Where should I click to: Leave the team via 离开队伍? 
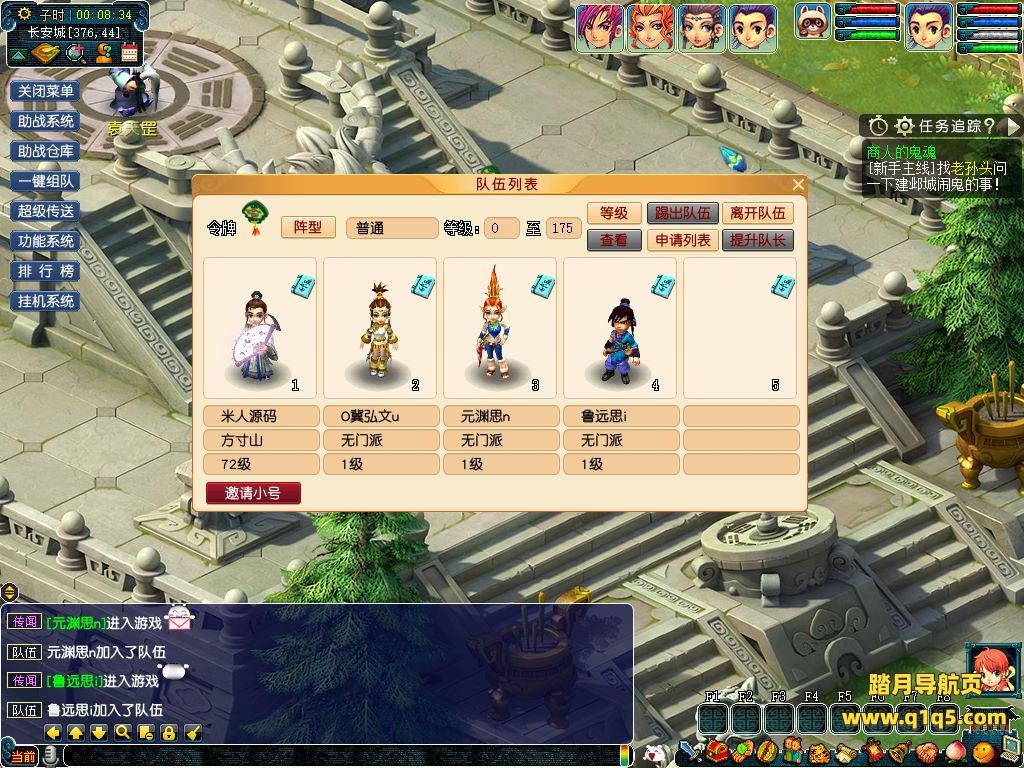pyautogui.click(x=758, y=213)
